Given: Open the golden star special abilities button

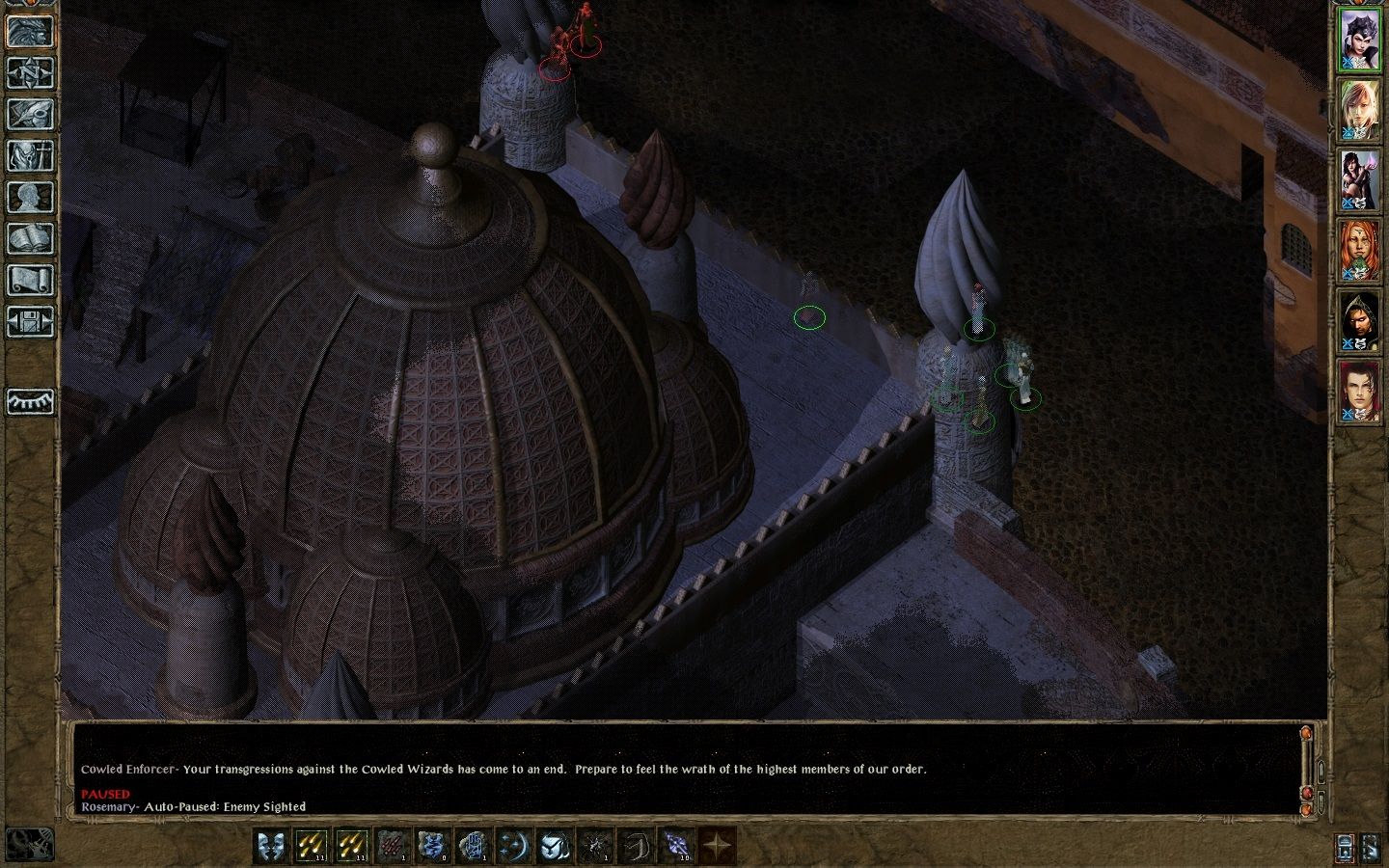Looking at the screenshot, I should [717, 846].
